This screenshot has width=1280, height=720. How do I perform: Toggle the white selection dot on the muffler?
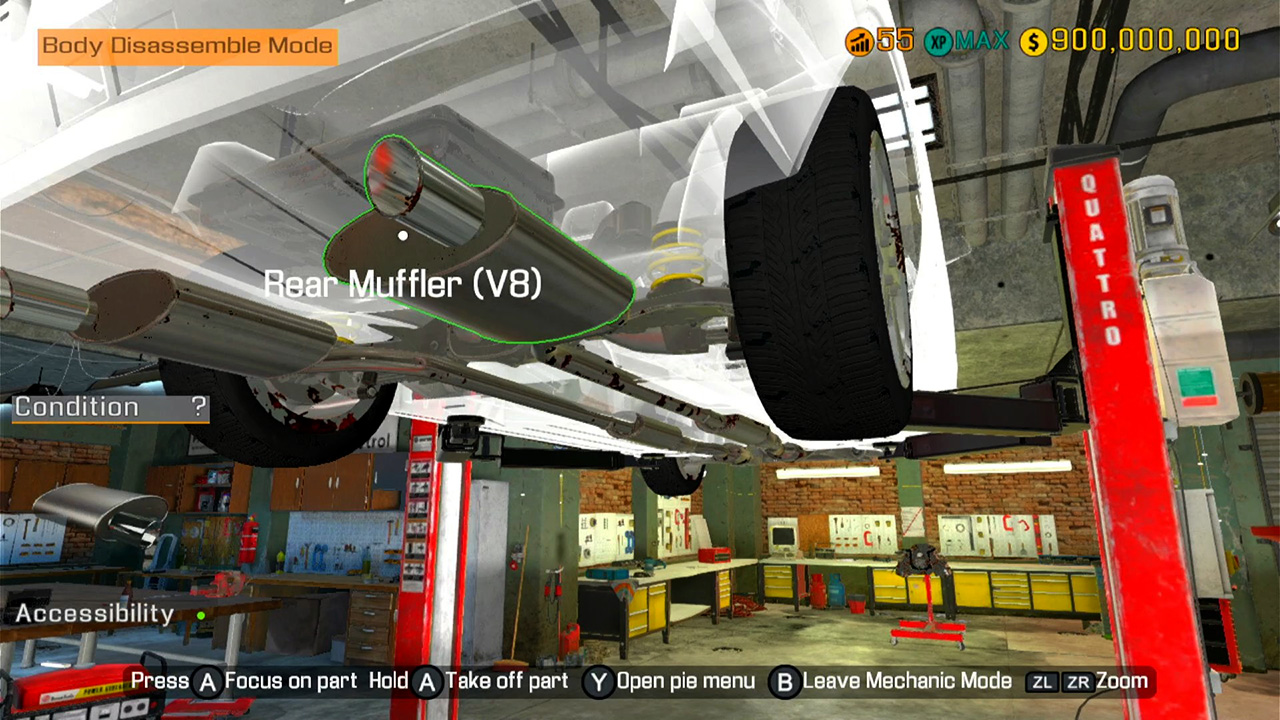[402, 234]
